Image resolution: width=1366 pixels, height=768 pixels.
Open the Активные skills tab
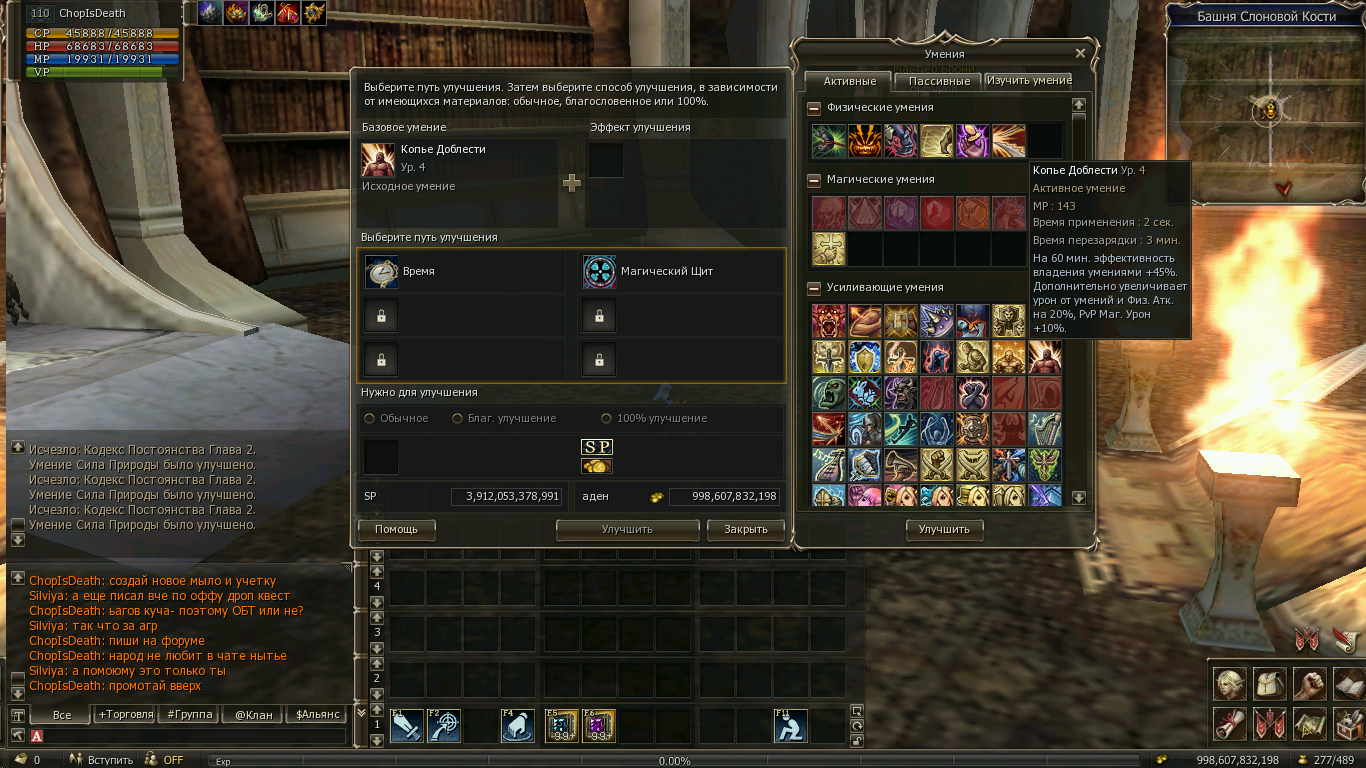click(849, 81)
